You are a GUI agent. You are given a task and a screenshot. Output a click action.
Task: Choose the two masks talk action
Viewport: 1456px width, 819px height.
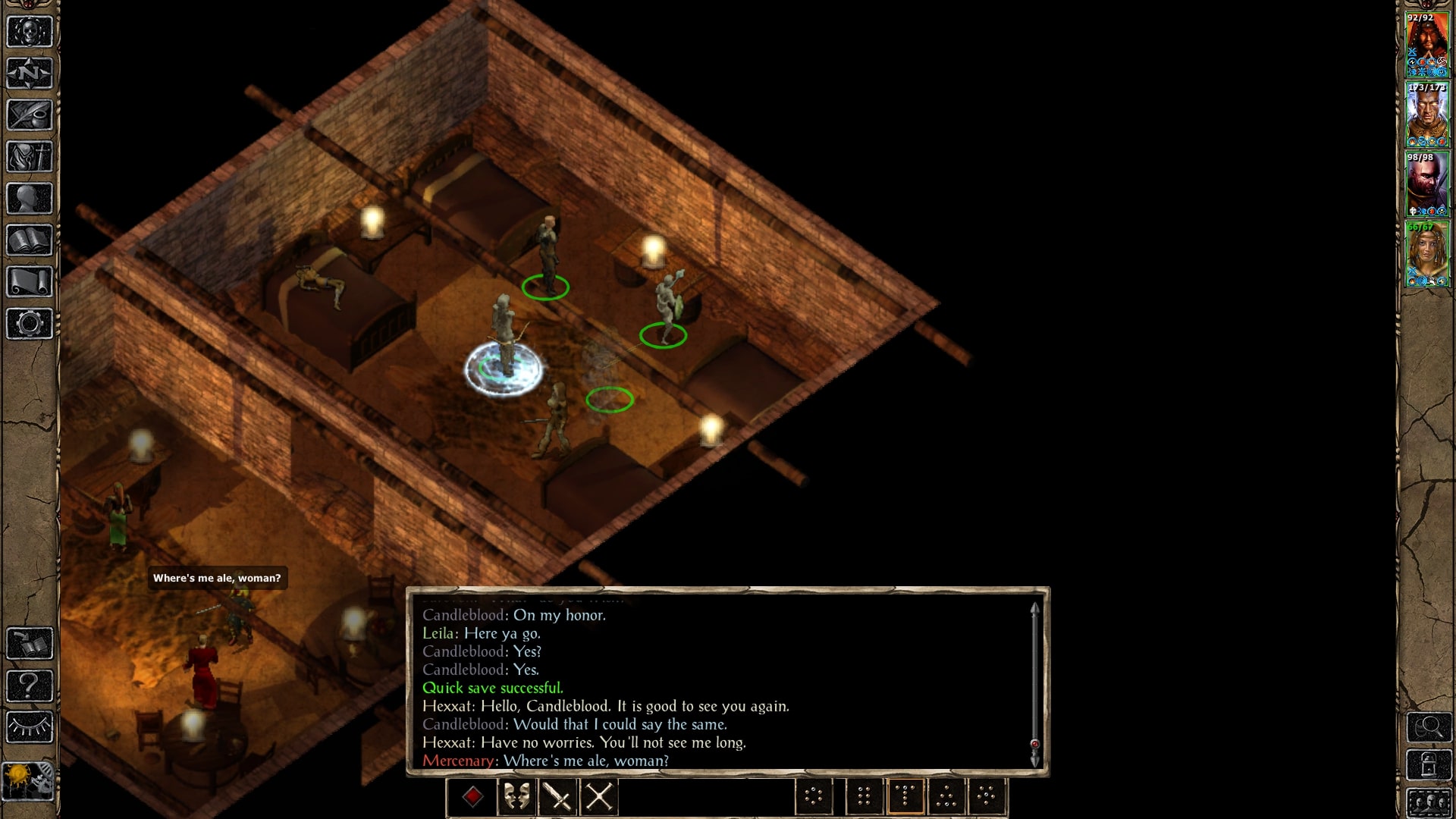click(516, 797)
